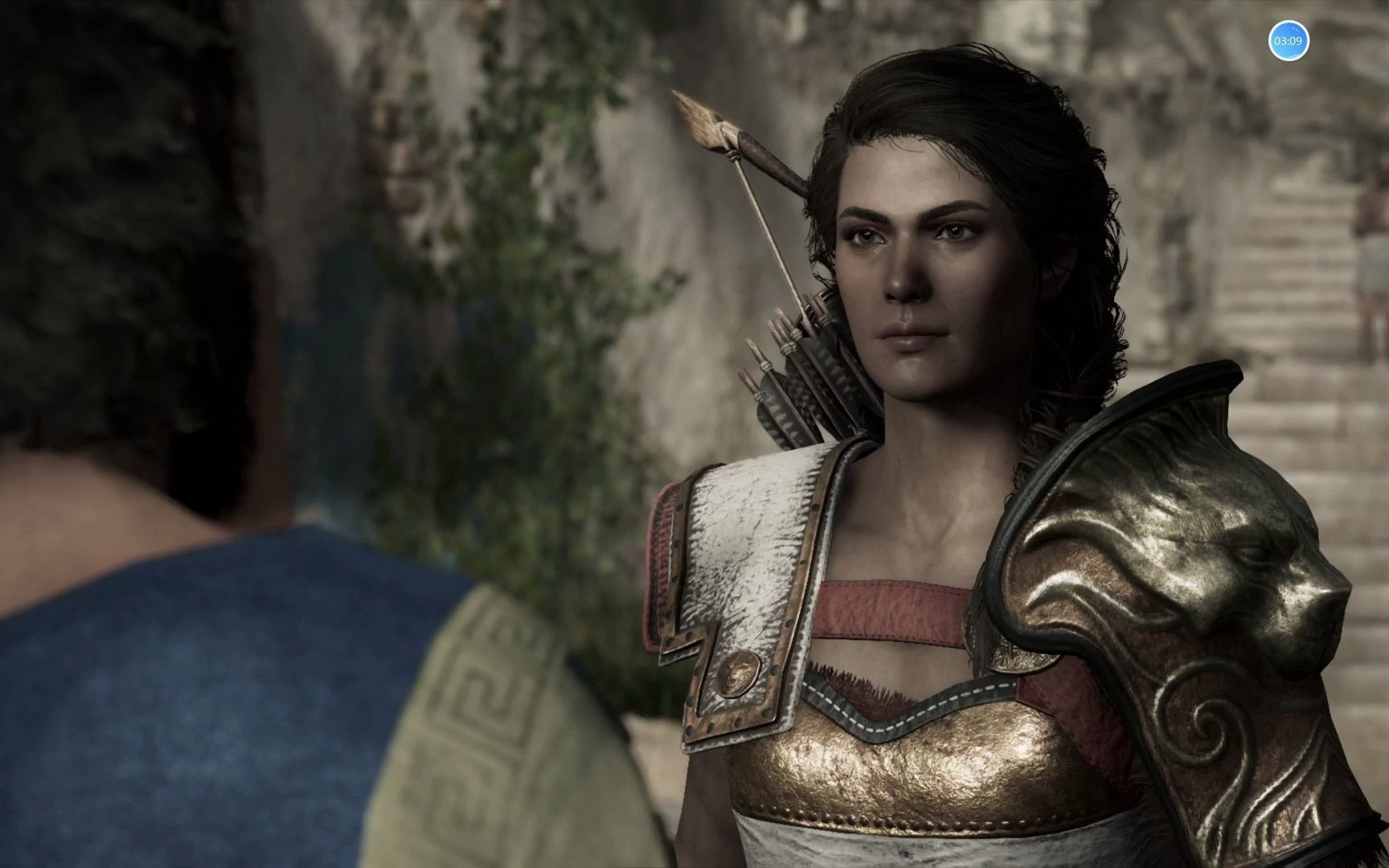Click the blue circular recording timer overlay
This screenshot has height=868, width=1389.
[1289, 40]
